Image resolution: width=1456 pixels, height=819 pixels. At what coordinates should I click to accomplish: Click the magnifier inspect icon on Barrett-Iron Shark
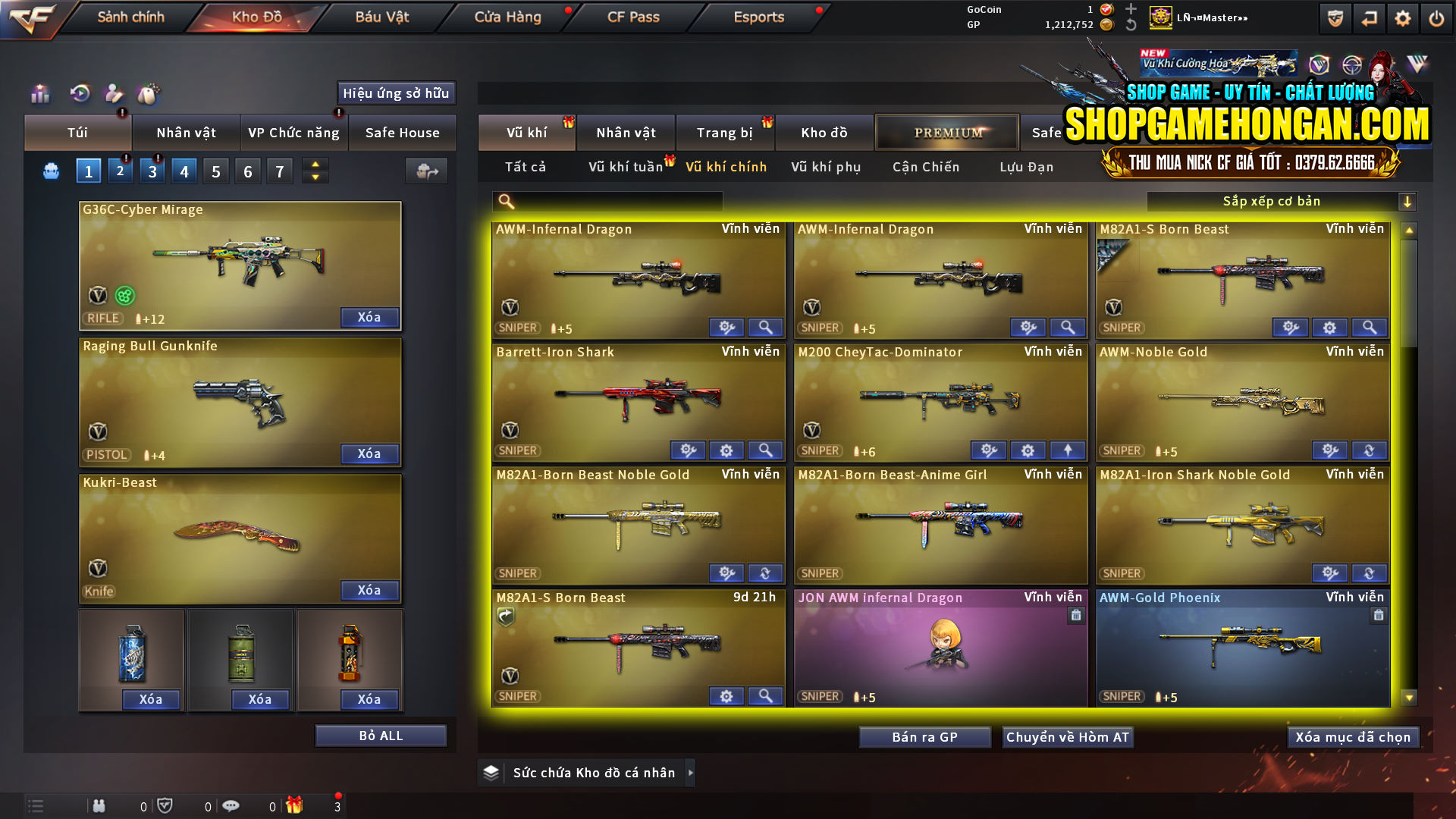765,450
